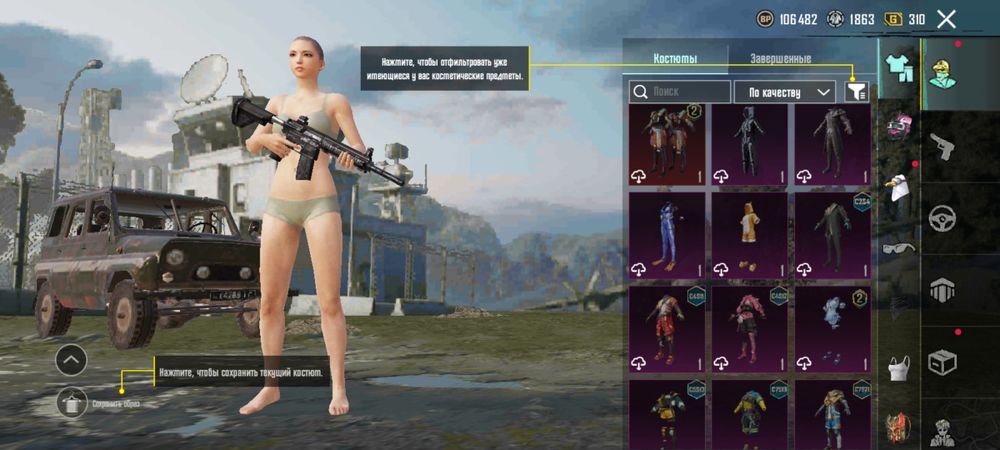This screenshot has height=450, width=1000.
Task: Open the pistol weapons category
Action: pyautogui.click(x=942, y=147)
